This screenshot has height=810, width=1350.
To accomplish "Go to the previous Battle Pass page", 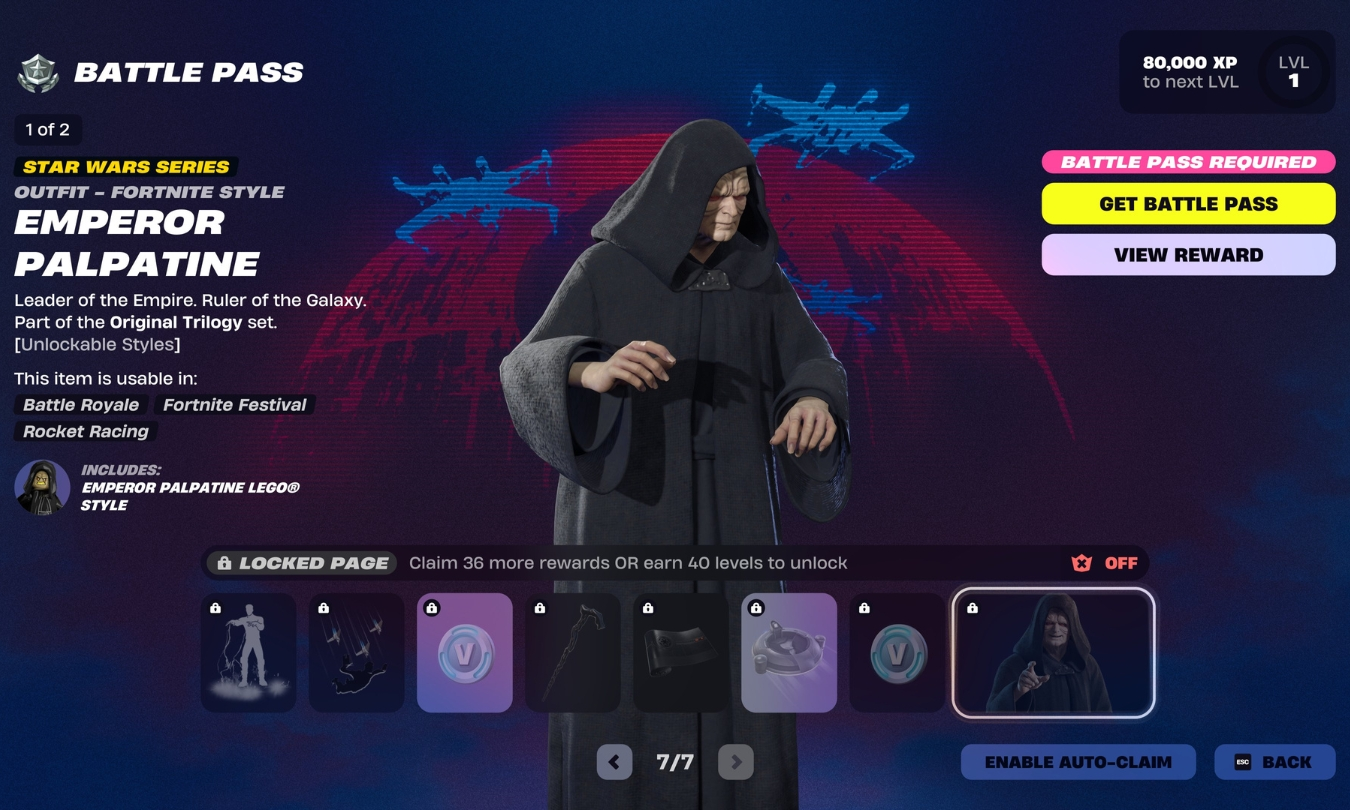I will point(613,761).
